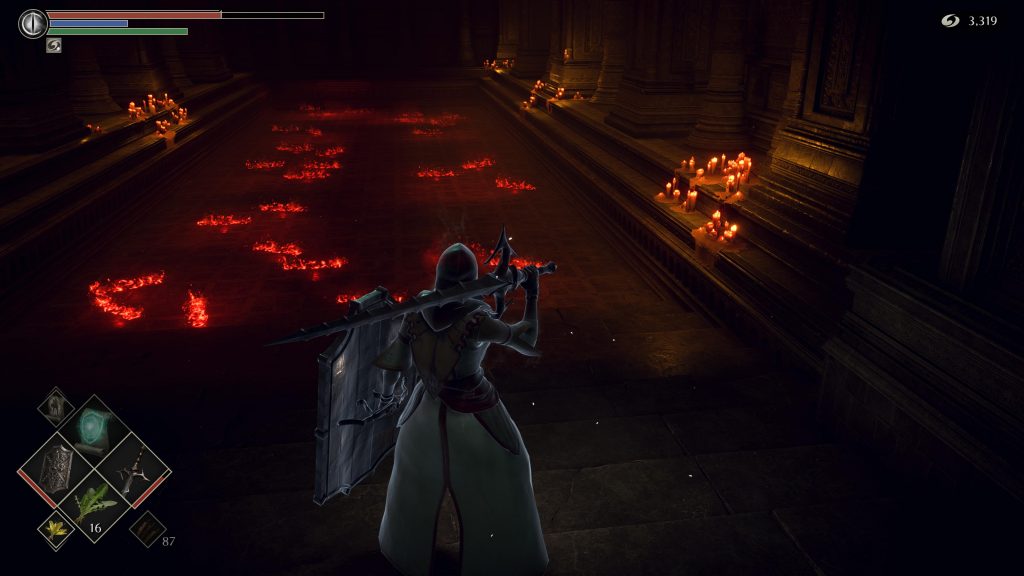This screenshot has height=576, width=1024.
Task: Click the round character tendency emblem
Action: (x=33, y=23)
